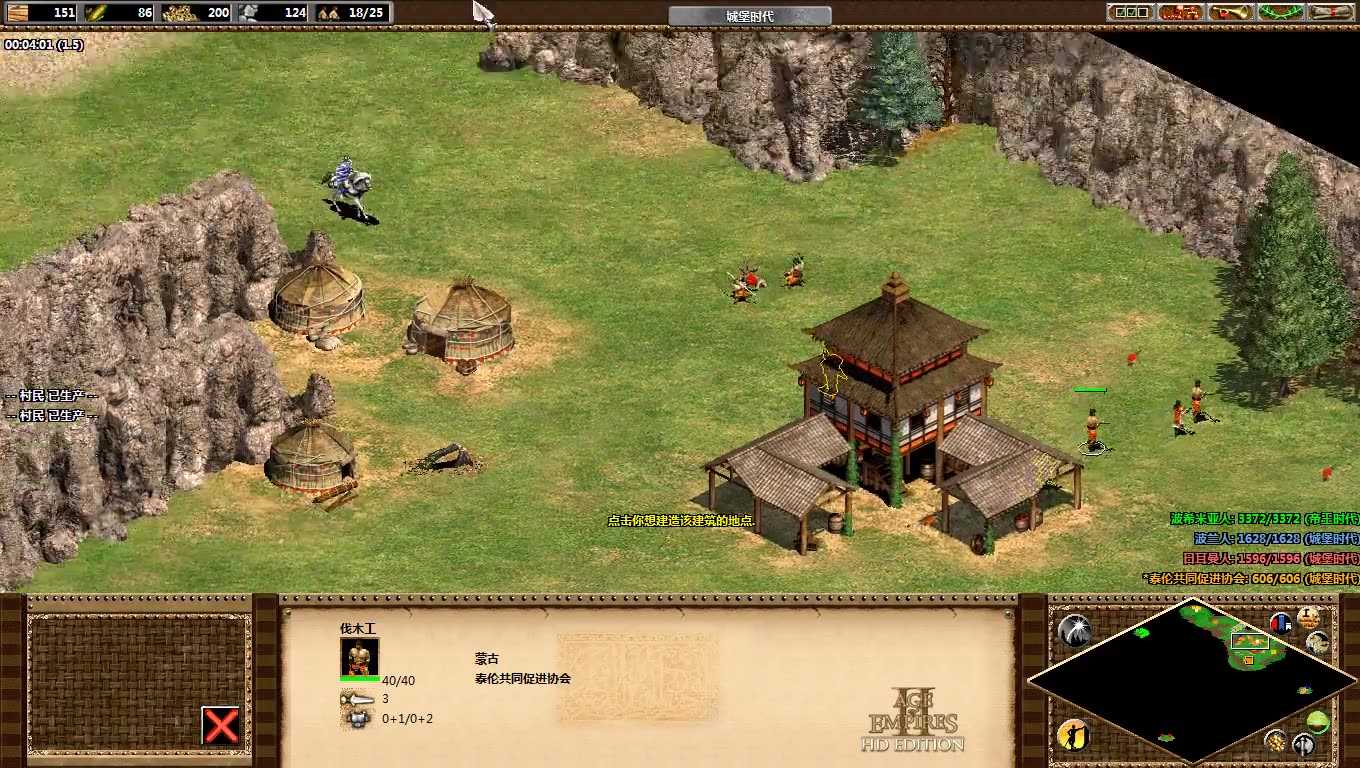Image resolution: width=1360 pixels, height=768 pixels.
Task: Select the idle villager button
Action: [x=1072, y=736]
